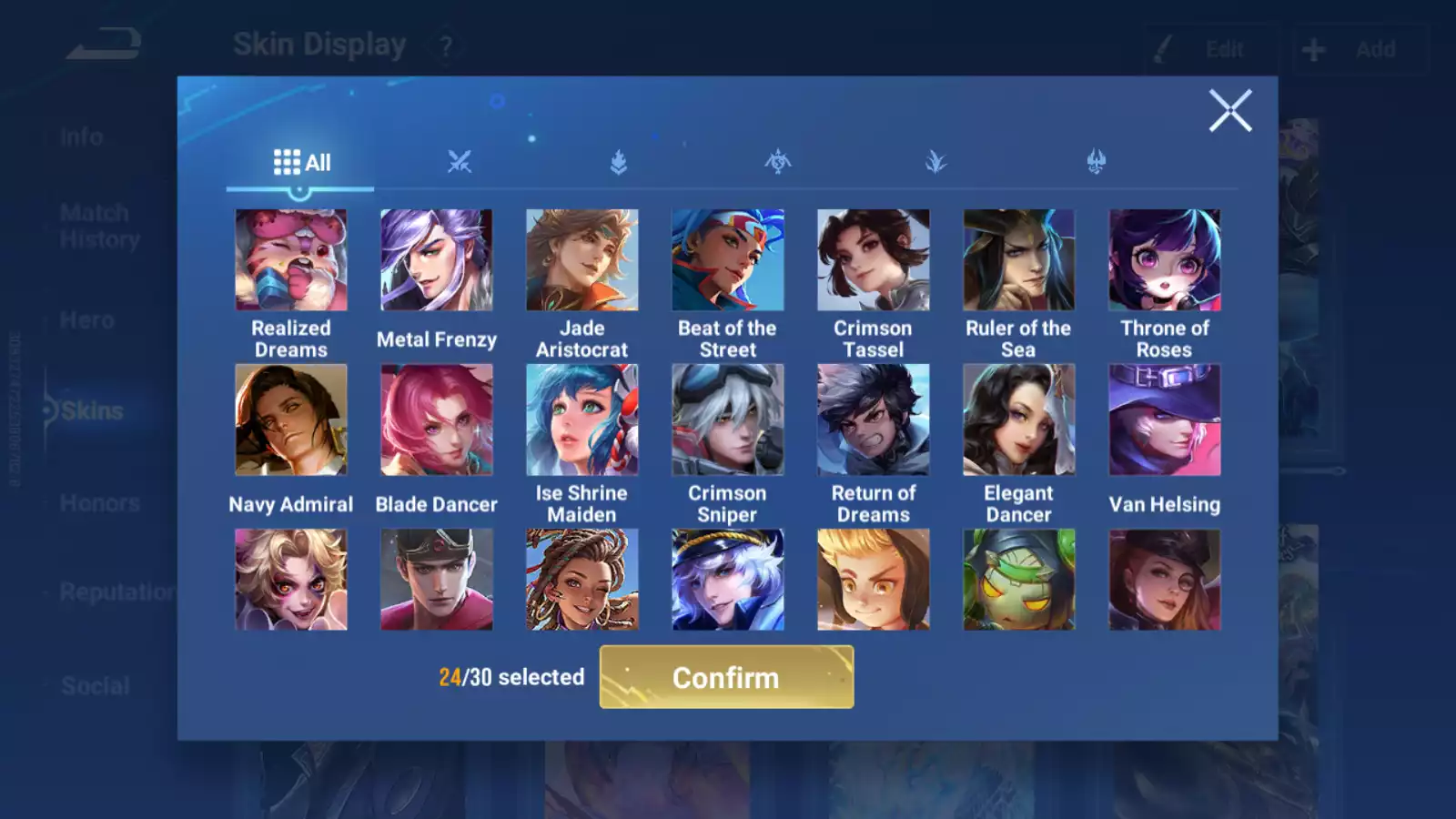Choose the Crimson Tassel skin
The width and height of the screenshot is (1456, 819).
point(874,260)
